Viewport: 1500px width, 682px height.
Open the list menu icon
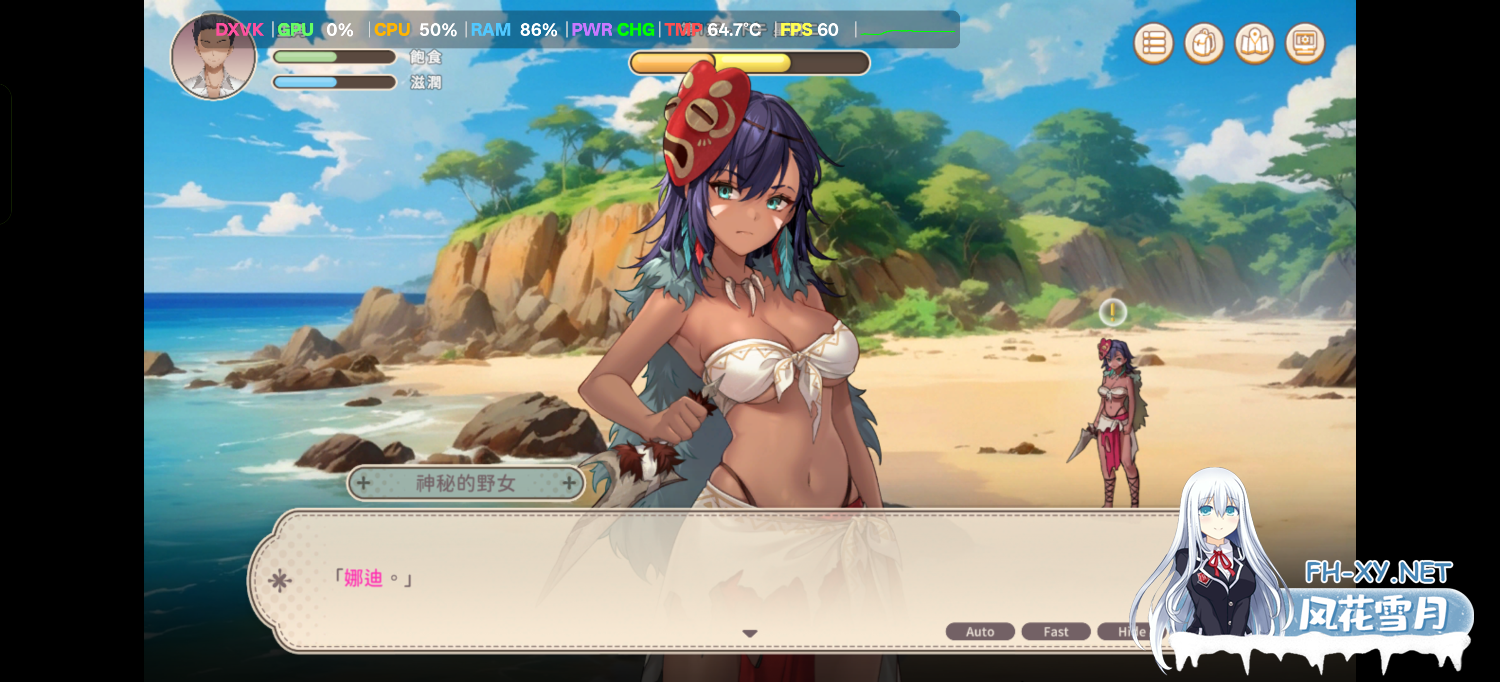tap(1154, 44)
